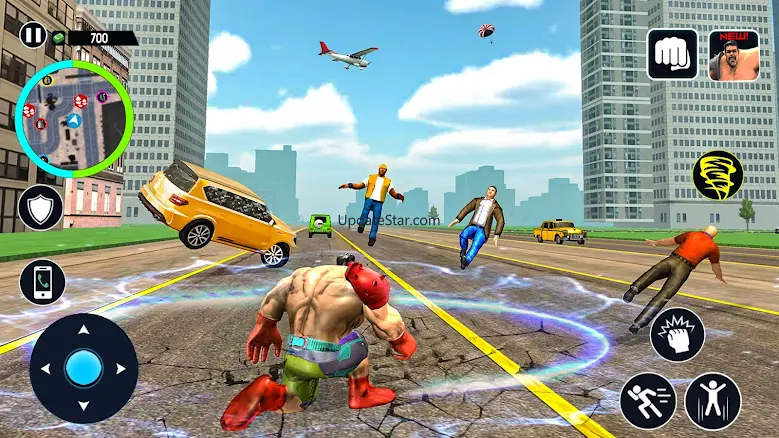The height and width of the screenshot is (438, 779).
Task: Select the fist punch mode icon
Action: point(672,54)
